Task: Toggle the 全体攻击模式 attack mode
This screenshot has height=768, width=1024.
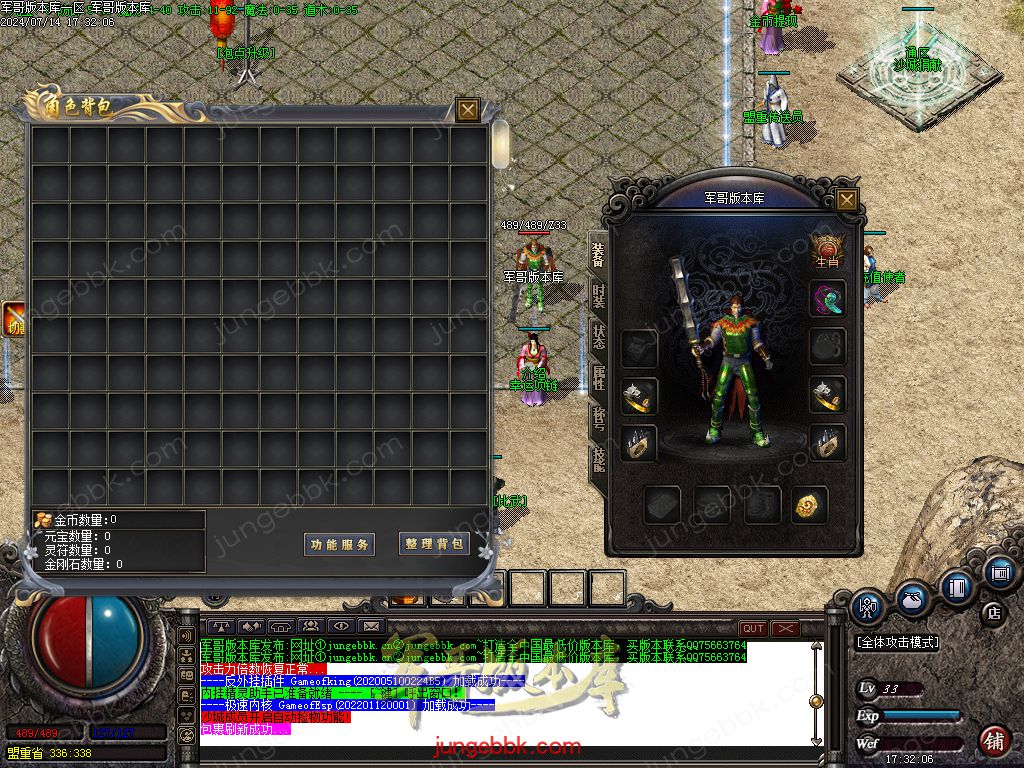Action: (x=897, y=642)
